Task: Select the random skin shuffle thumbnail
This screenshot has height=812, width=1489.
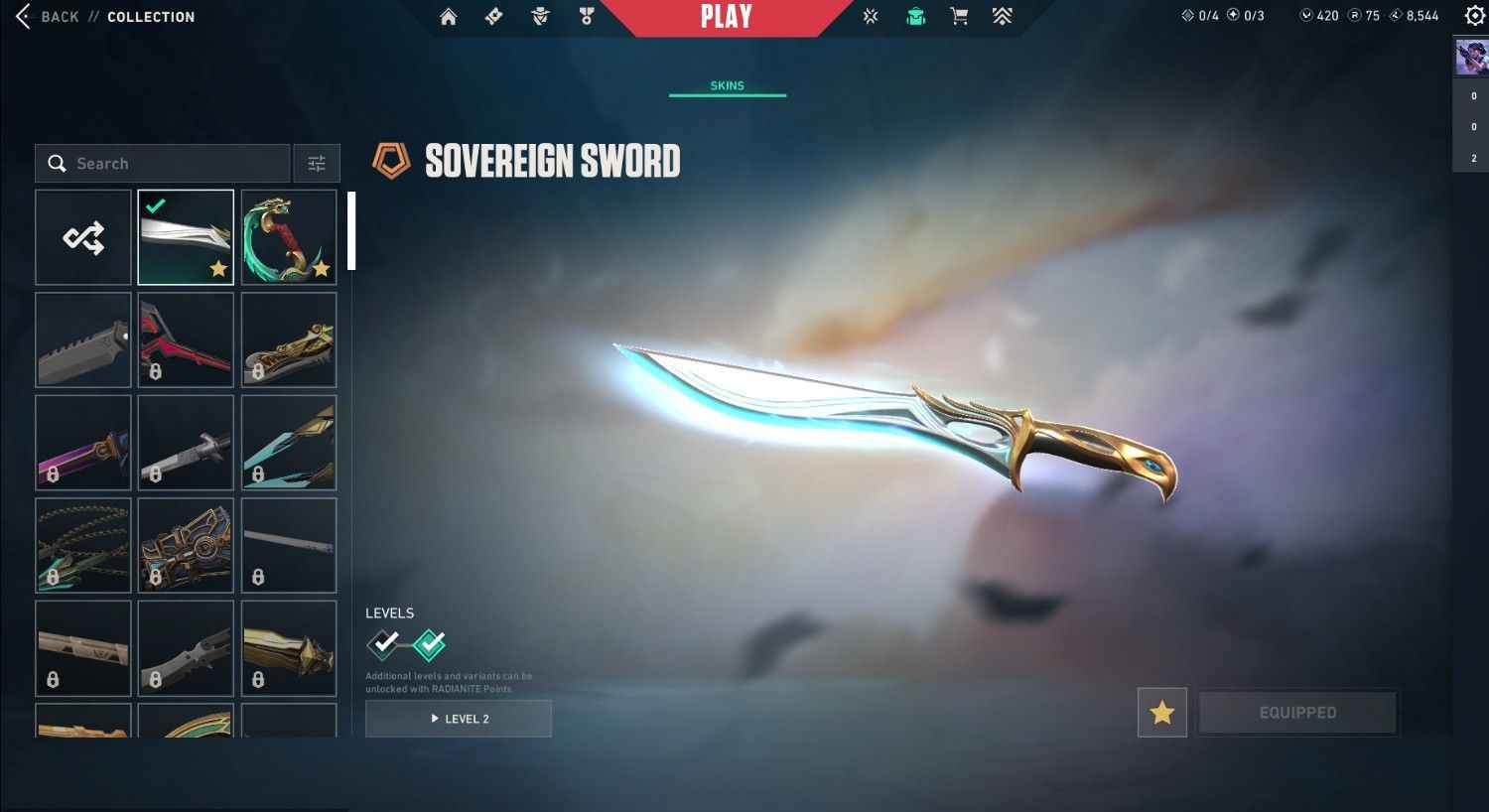Action: click(x=83, y=236)
